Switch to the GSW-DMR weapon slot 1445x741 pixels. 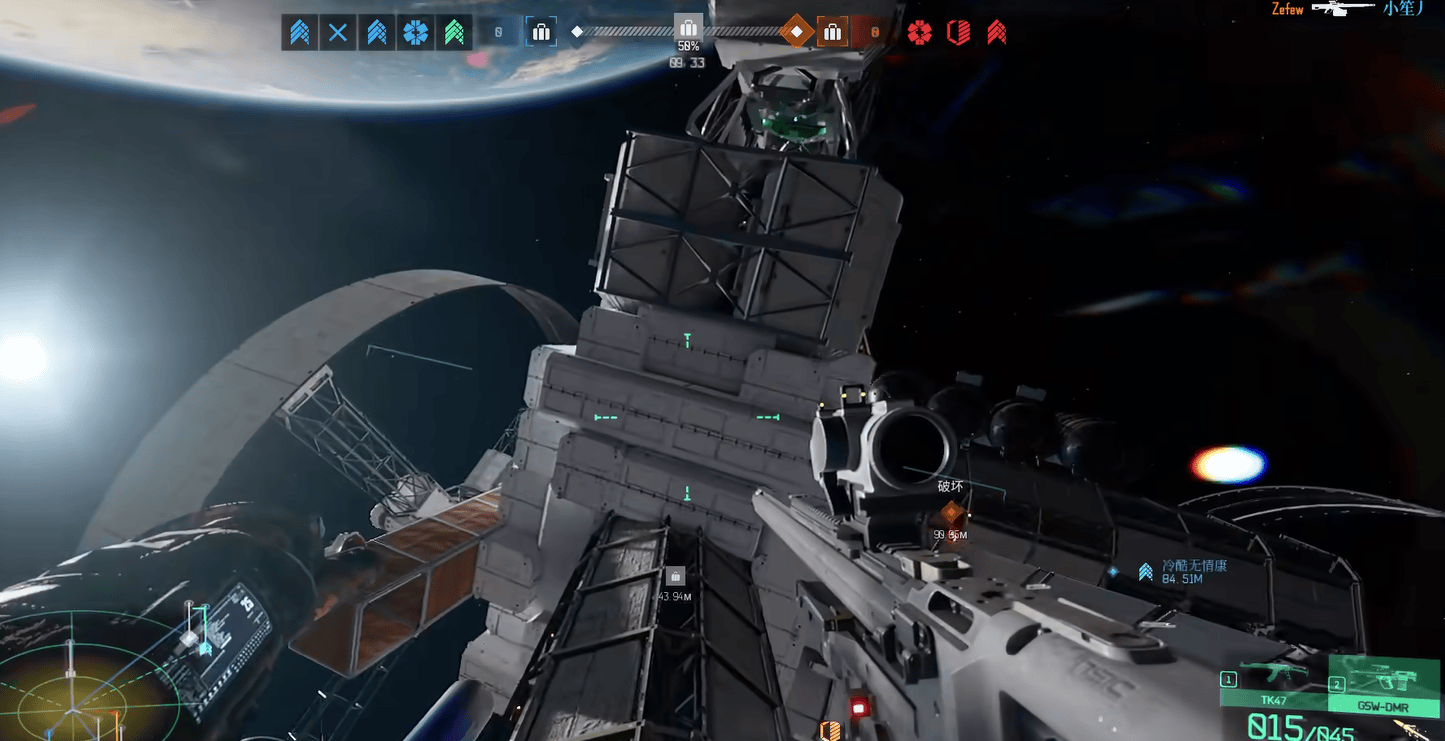tap(1385, 683)
